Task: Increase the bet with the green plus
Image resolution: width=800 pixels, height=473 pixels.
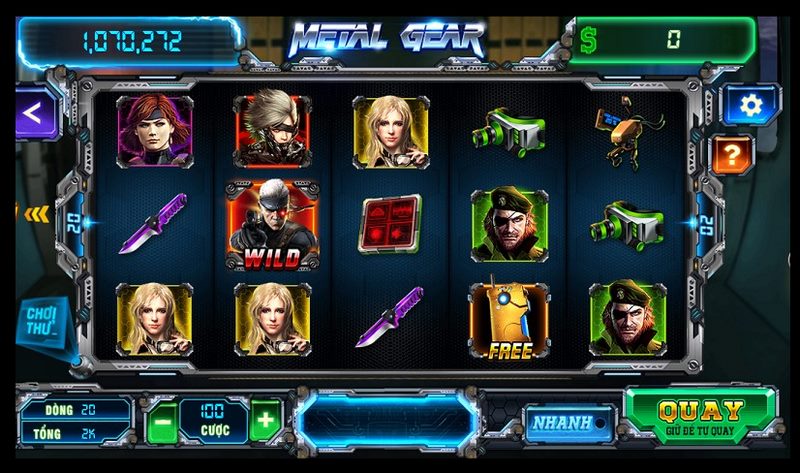Action: coord(265,421)
